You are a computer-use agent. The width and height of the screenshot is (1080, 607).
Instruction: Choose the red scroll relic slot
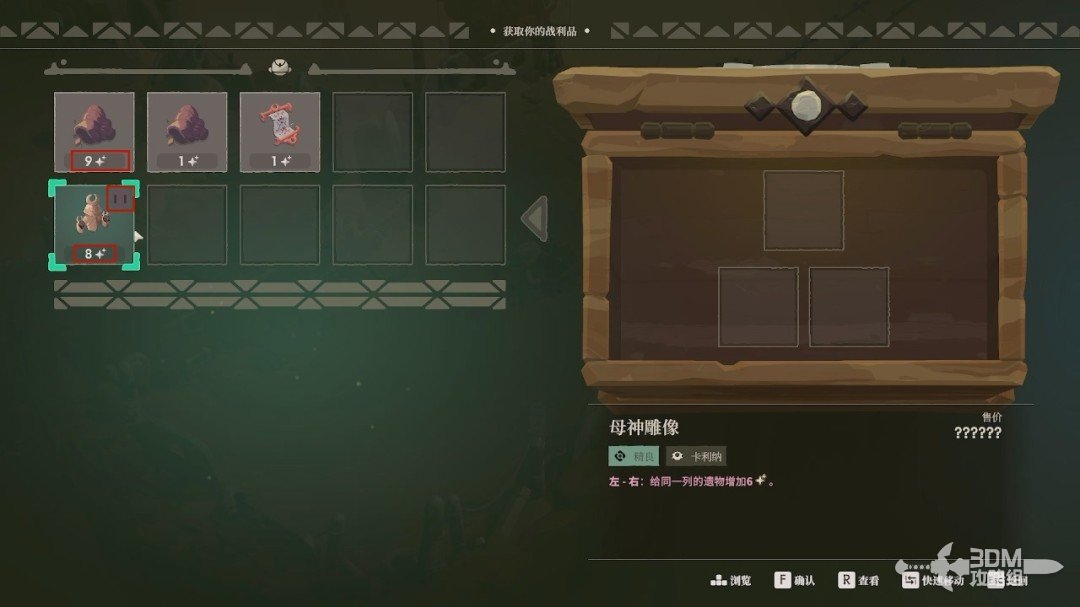coord(280,130)
